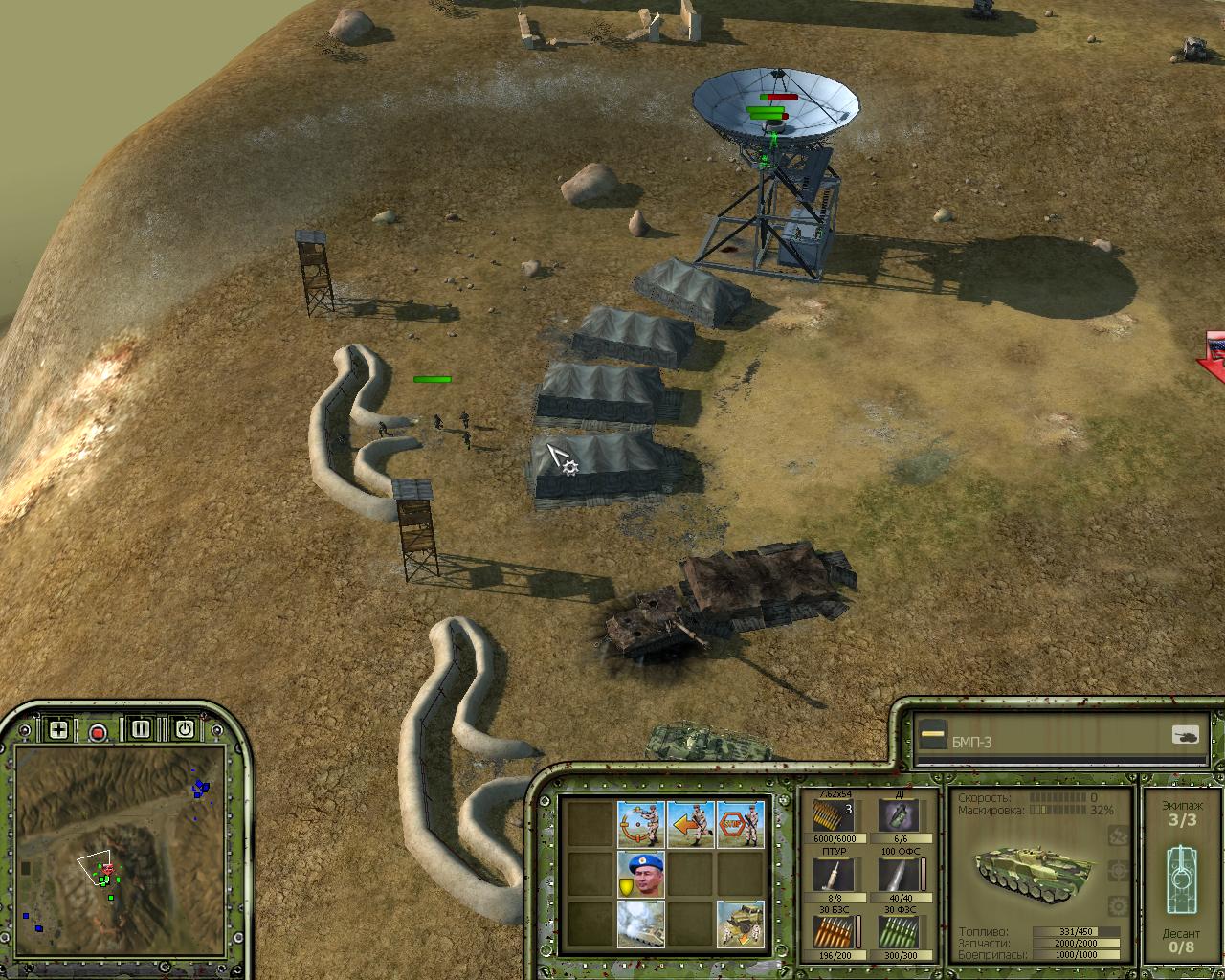Select the 30 ФЗС green rounds
Screen dimensions: 1225x980
point(900,931)
